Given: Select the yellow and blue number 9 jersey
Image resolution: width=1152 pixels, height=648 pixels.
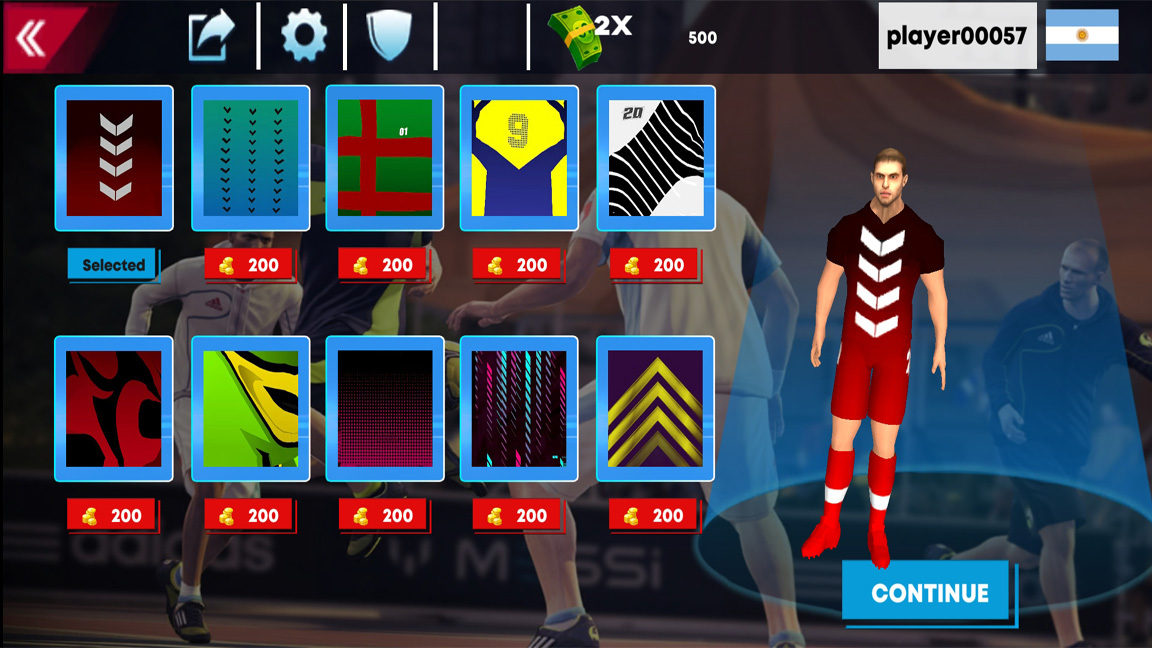Looking at the screenshot, I should [519, 158].
